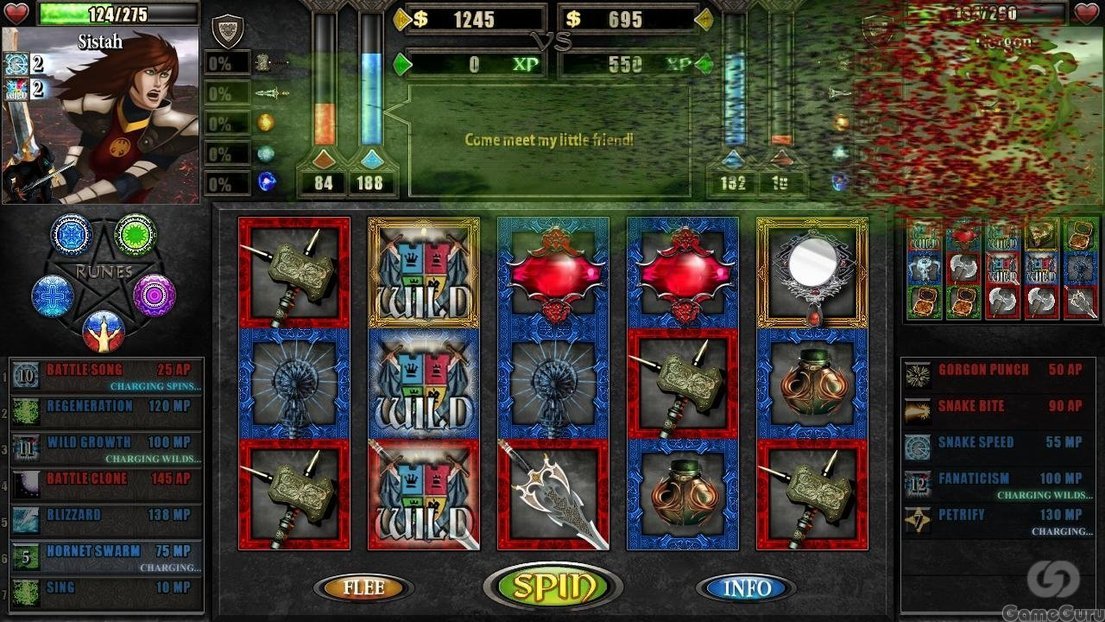Select the green rune orb
This screenshot has height=622, width=1105.
[134, 234]
